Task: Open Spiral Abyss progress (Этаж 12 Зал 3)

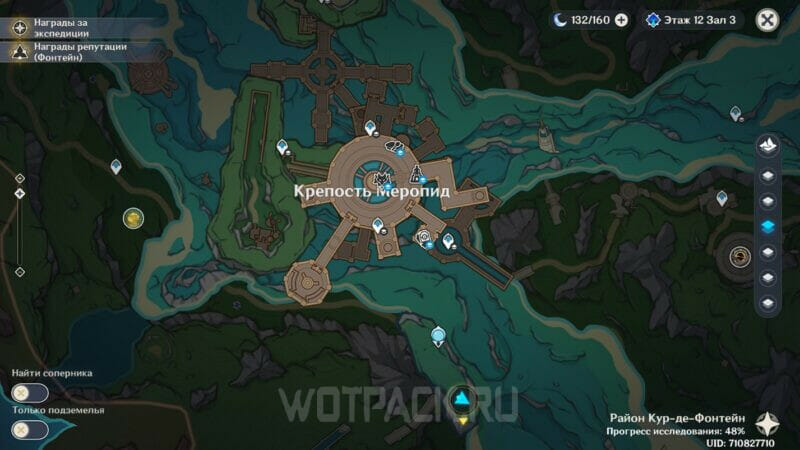Action: tap(692, 20)
